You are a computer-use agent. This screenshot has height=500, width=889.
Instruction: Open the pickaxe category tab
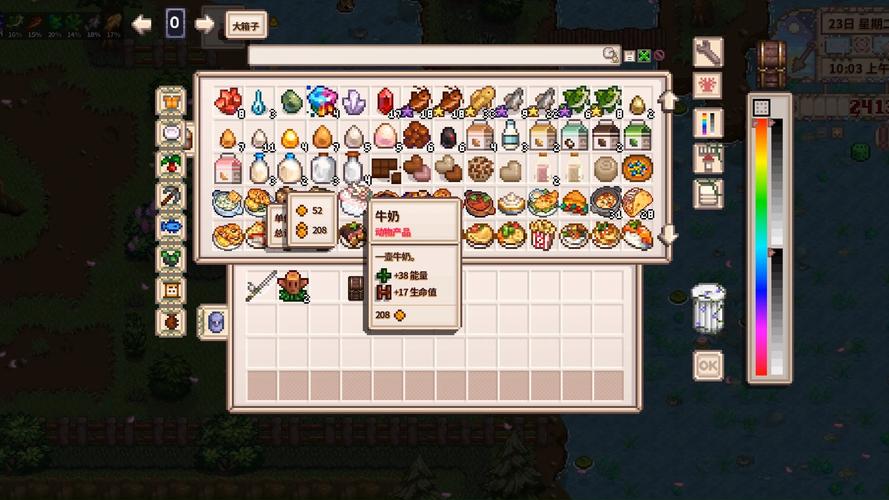pos(172,194)
